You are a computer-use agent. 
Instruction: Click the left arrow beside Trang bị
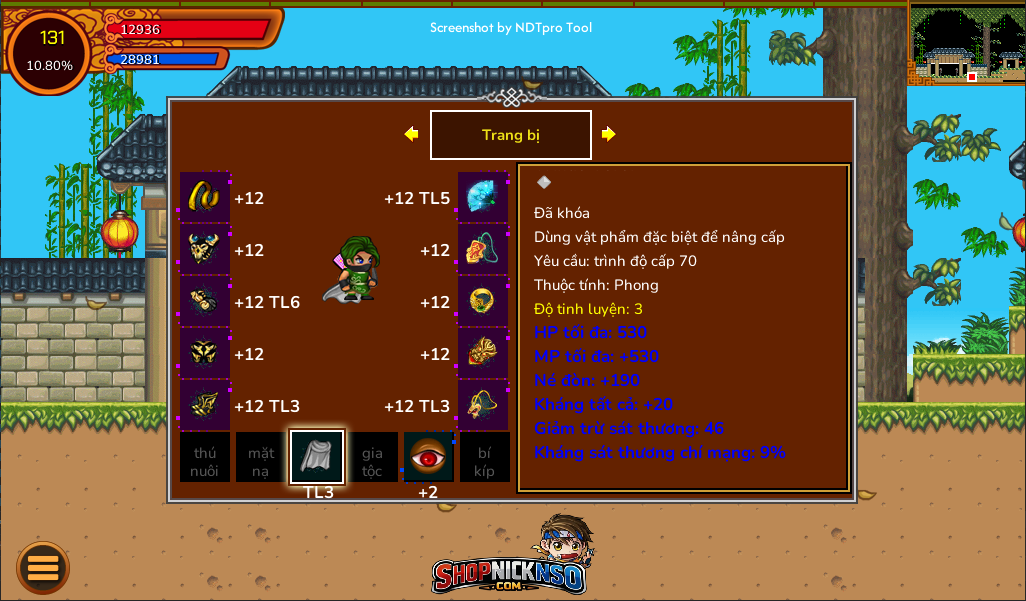point(411,134)
